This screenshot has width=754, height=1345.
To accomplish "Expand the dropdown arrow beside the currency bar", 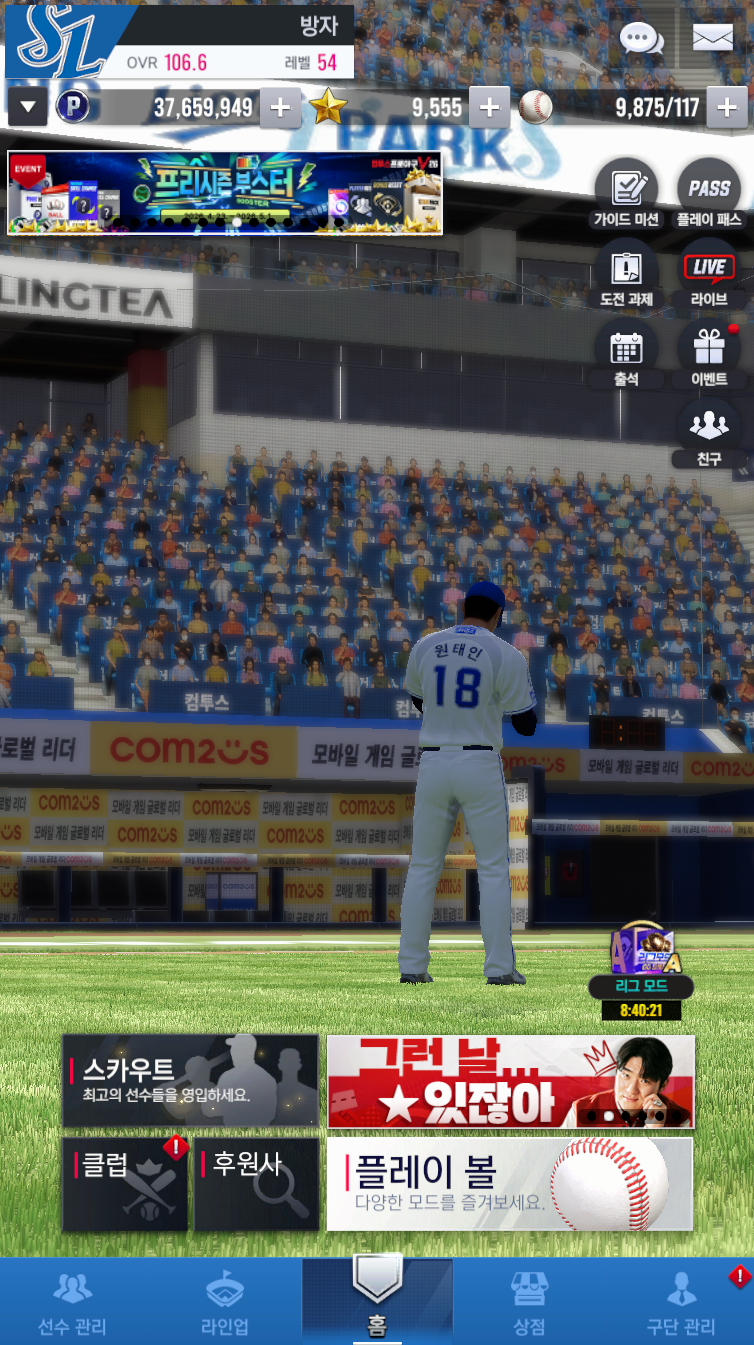I will pos(27,107).
